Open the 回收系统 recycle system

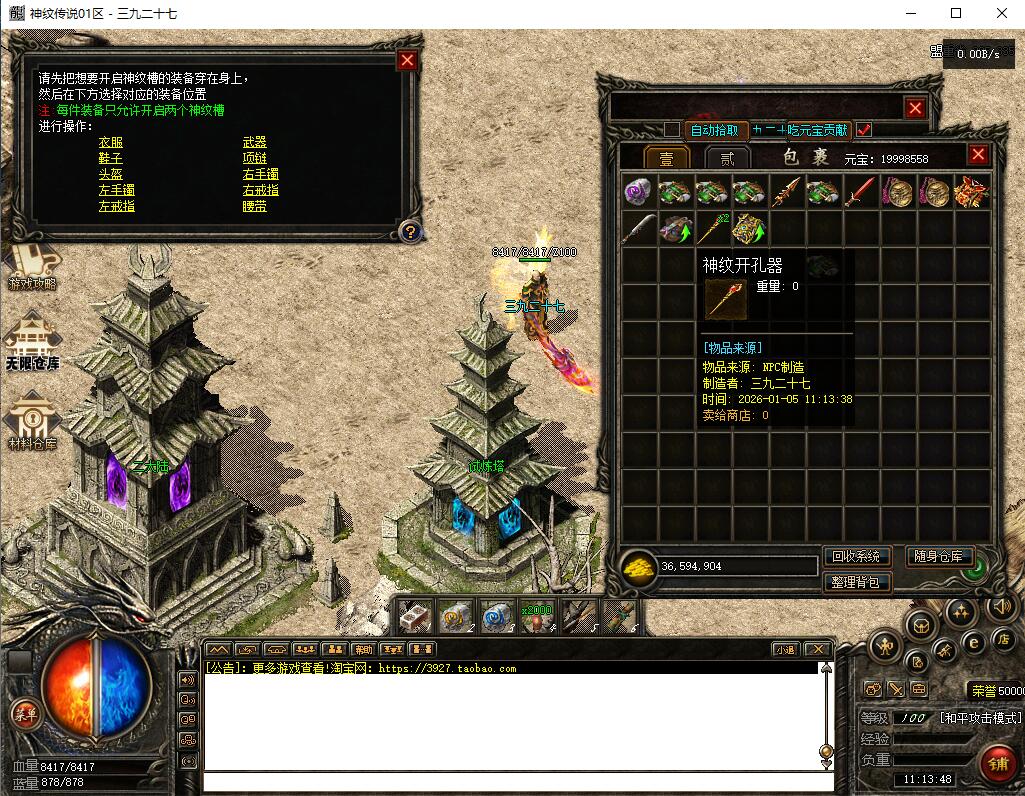(856, 557)
